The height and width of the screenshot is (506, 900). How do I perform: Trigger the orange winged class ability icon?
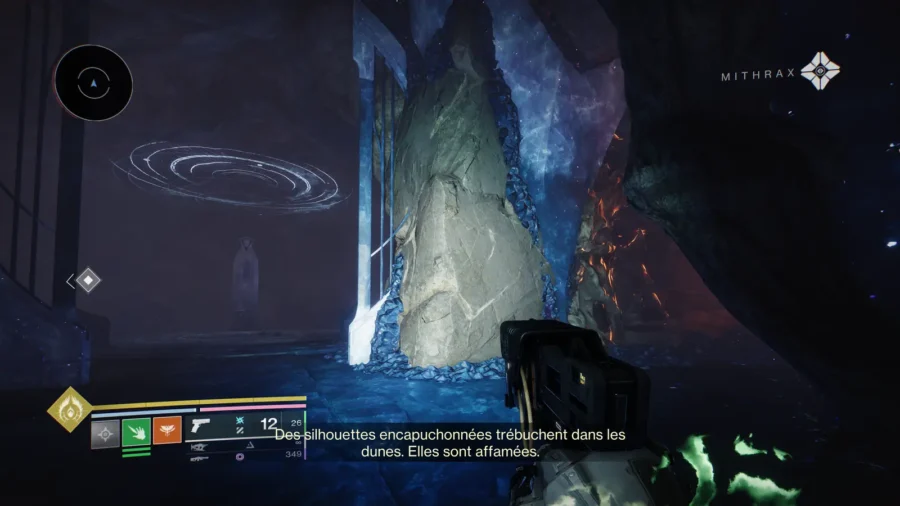167,432
